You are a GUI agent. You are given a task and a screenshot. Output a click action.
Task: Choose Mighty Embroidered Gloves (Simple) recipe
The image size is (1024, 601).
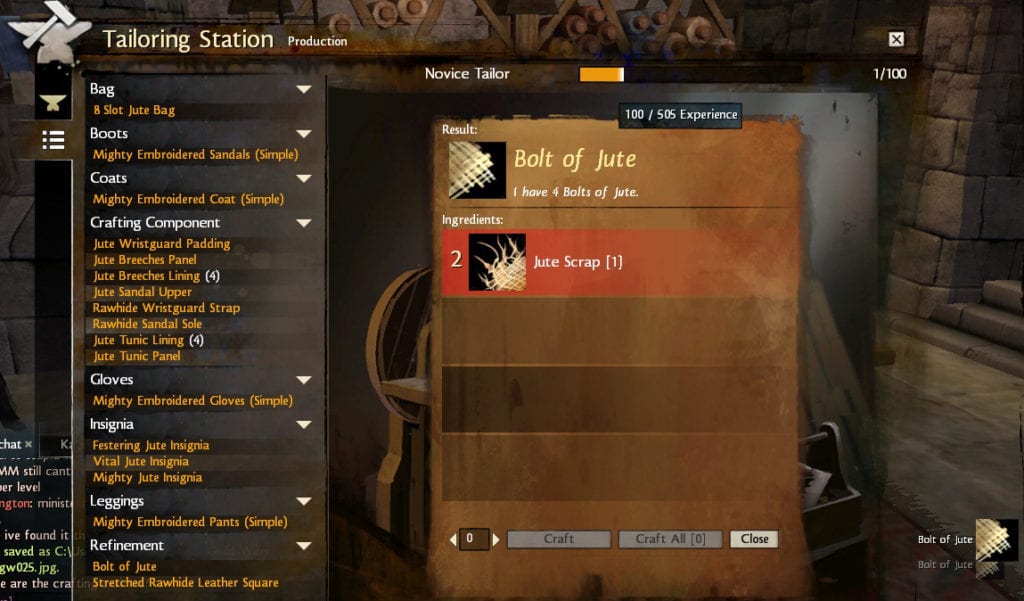(x=192, y=401)
